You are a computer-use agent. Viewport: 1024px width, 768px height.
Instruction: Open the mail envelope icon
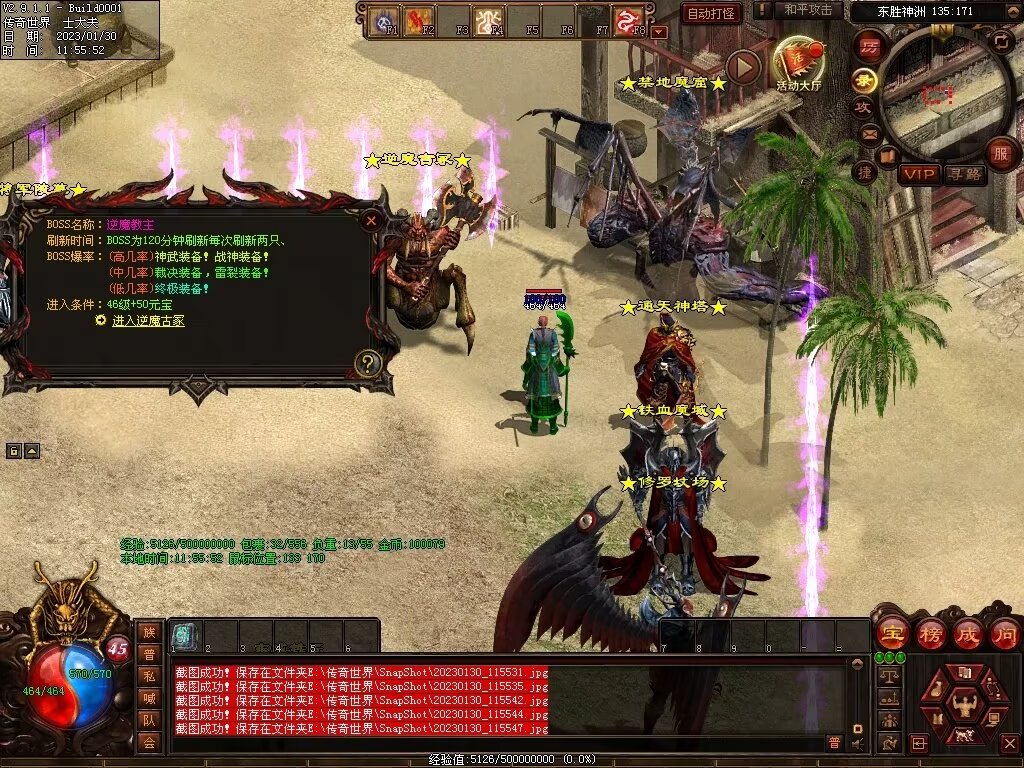pos(869,132)
